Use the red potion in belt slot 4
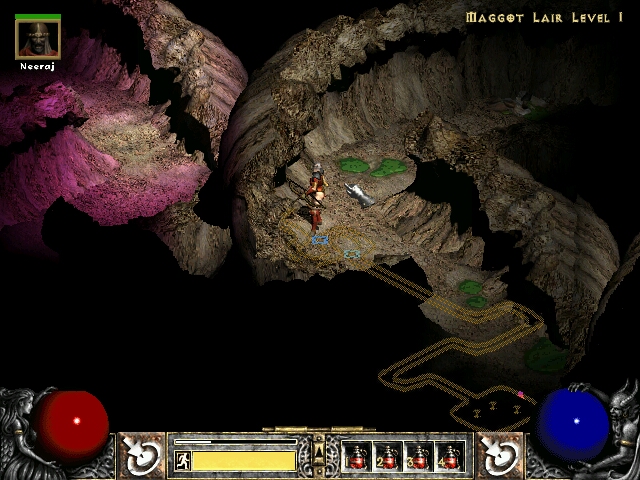Image resolution: width=640 pixels, height=480 pixels. 450,456
